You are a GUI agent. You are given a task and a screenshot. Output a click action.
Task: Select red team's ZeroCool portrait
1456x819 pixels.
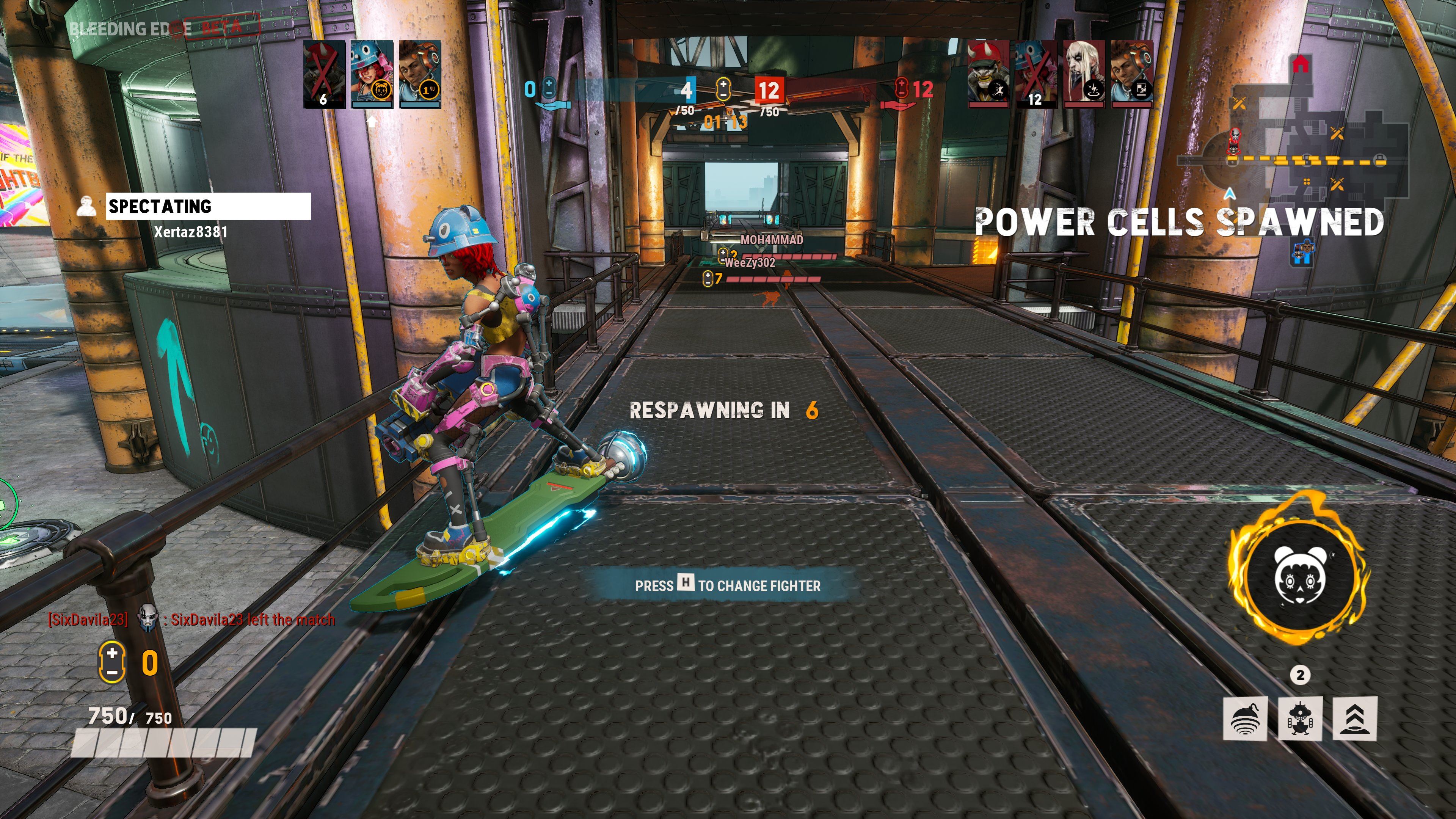[1131, 74]
